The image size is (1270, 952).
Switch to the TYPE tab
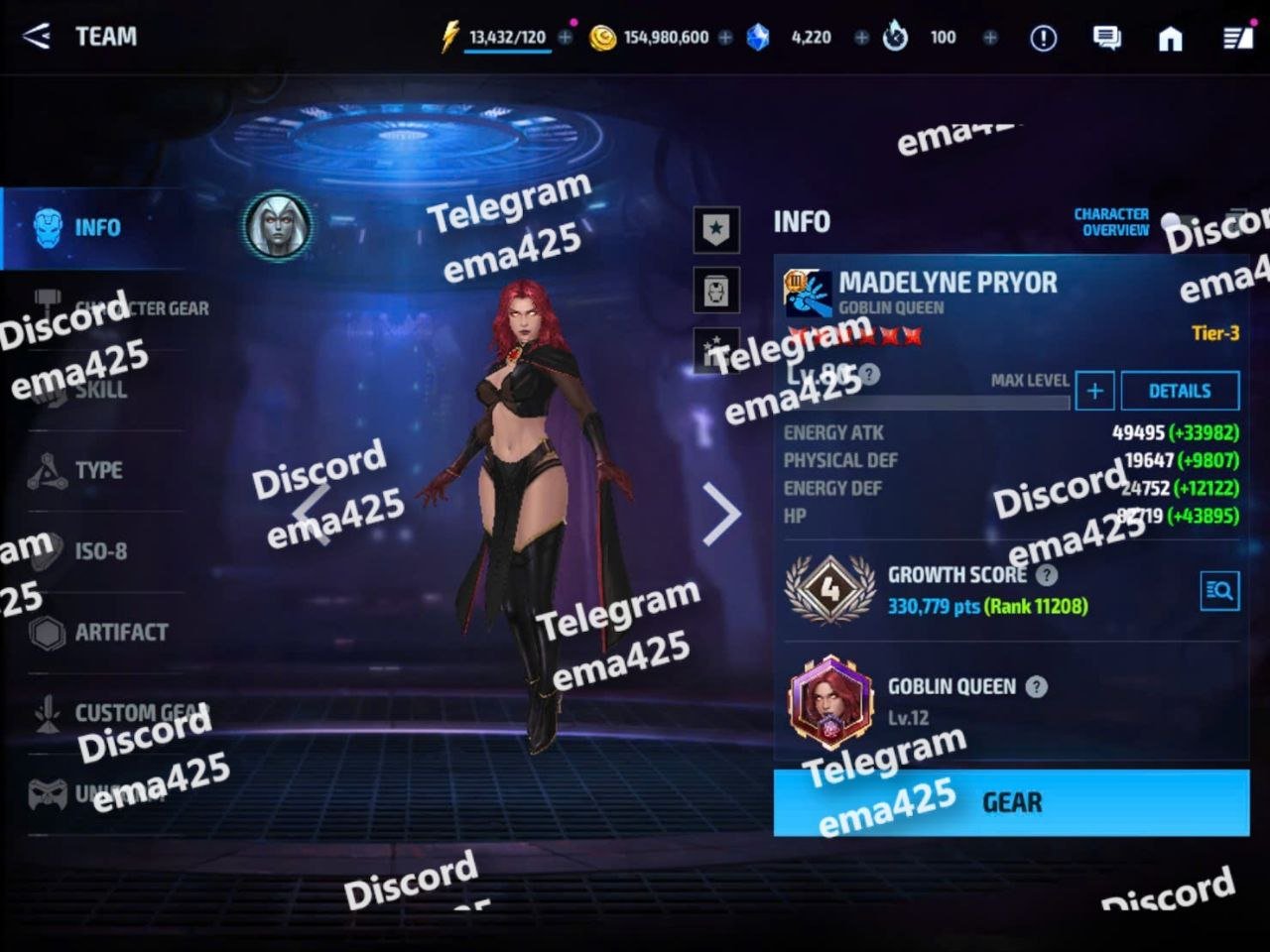97,470
